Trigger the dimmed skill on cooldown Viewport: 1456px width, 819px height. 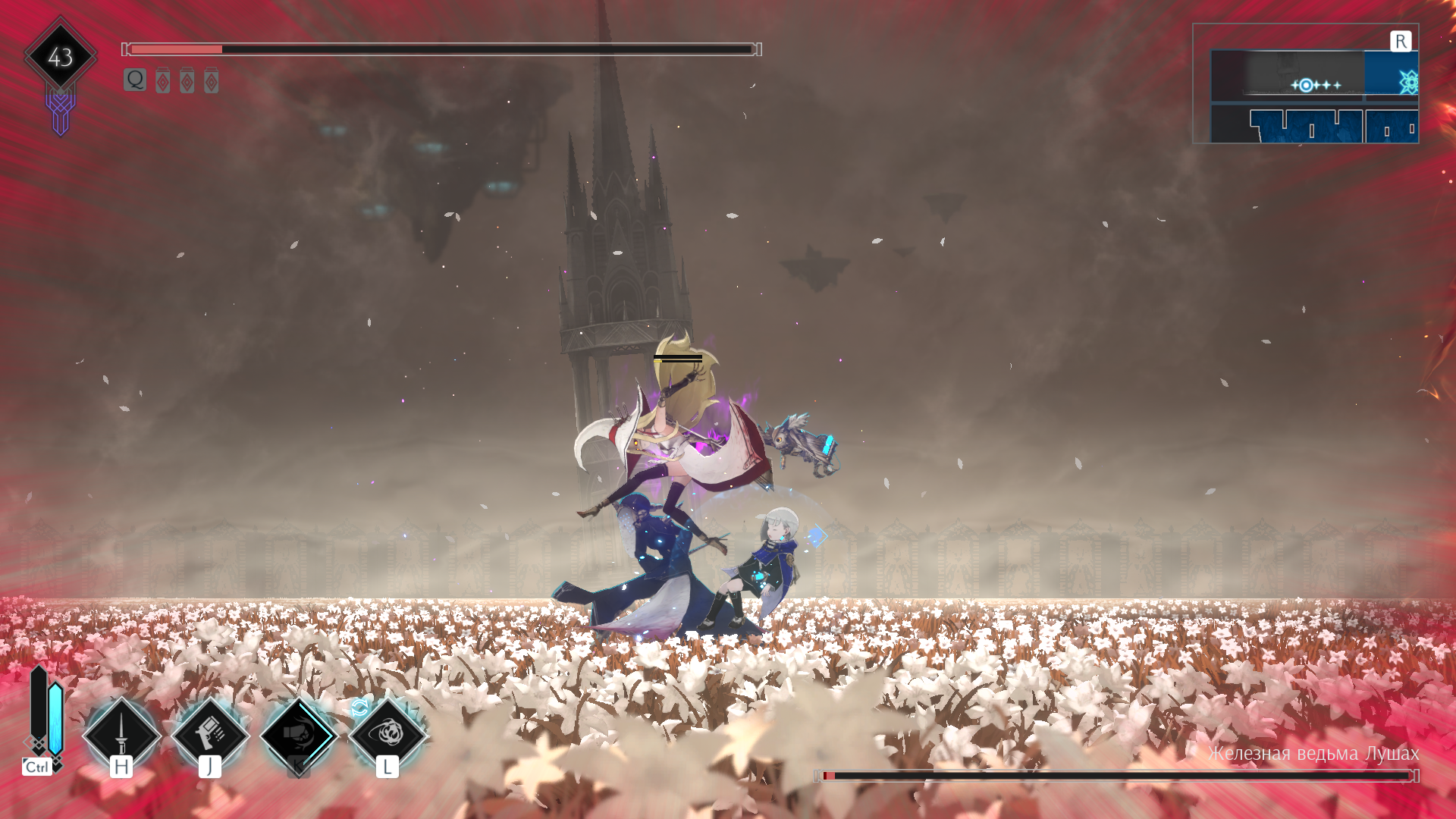tap(298, 734)
